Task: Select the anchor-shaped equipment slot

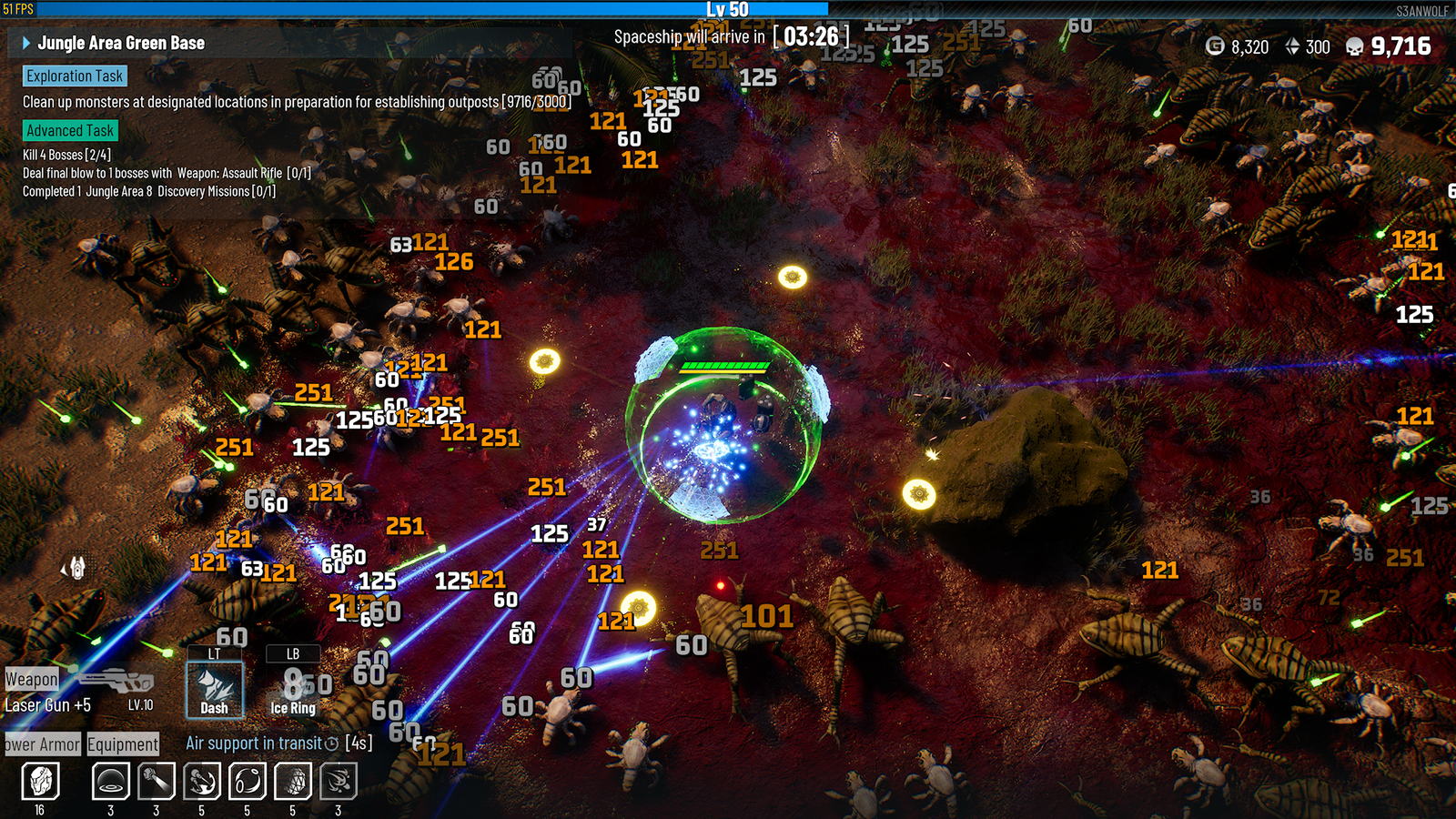Action: click(202, 781)
